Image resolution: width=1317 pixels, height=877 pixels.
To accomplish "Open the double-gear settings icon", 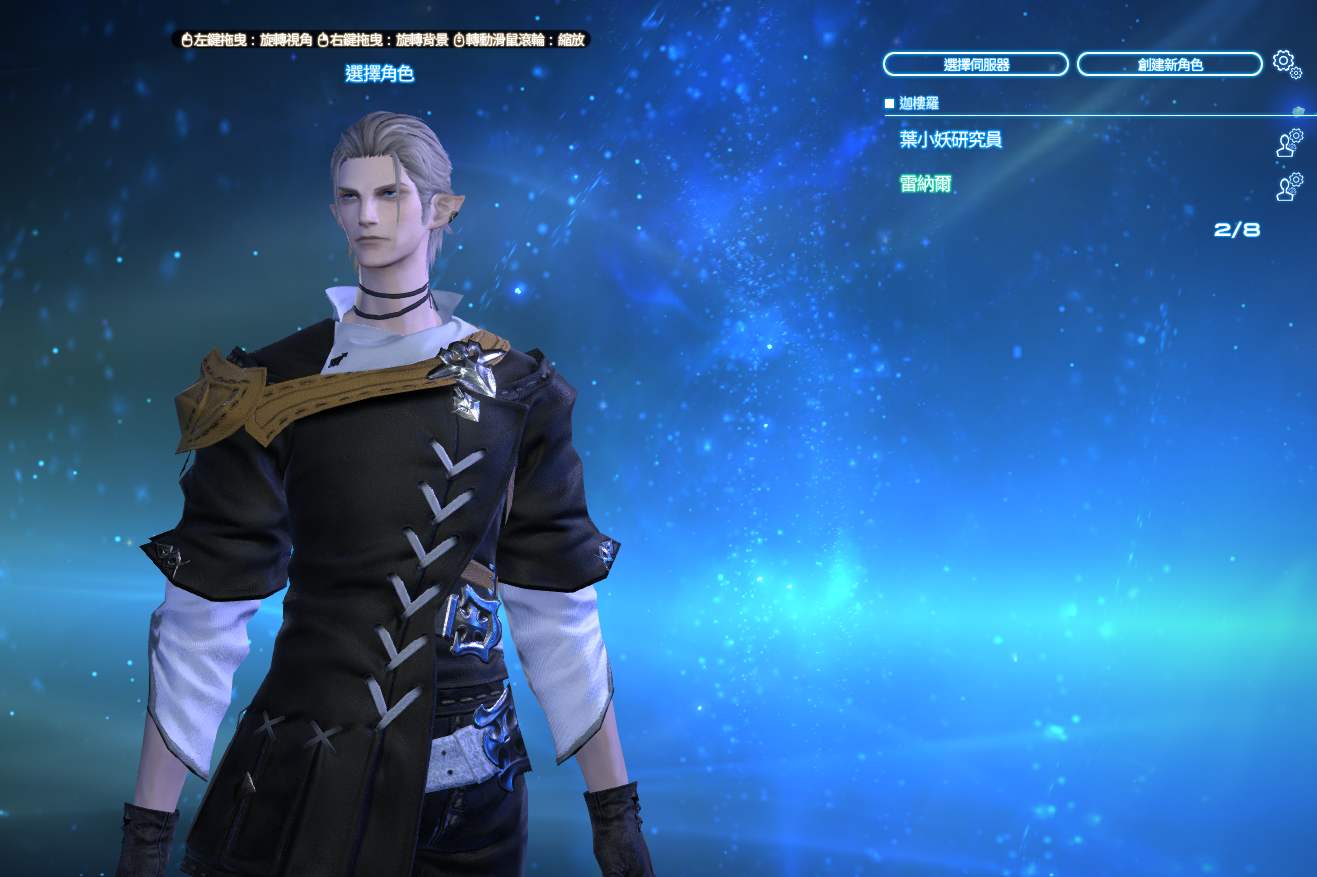I will [1286, 64].
